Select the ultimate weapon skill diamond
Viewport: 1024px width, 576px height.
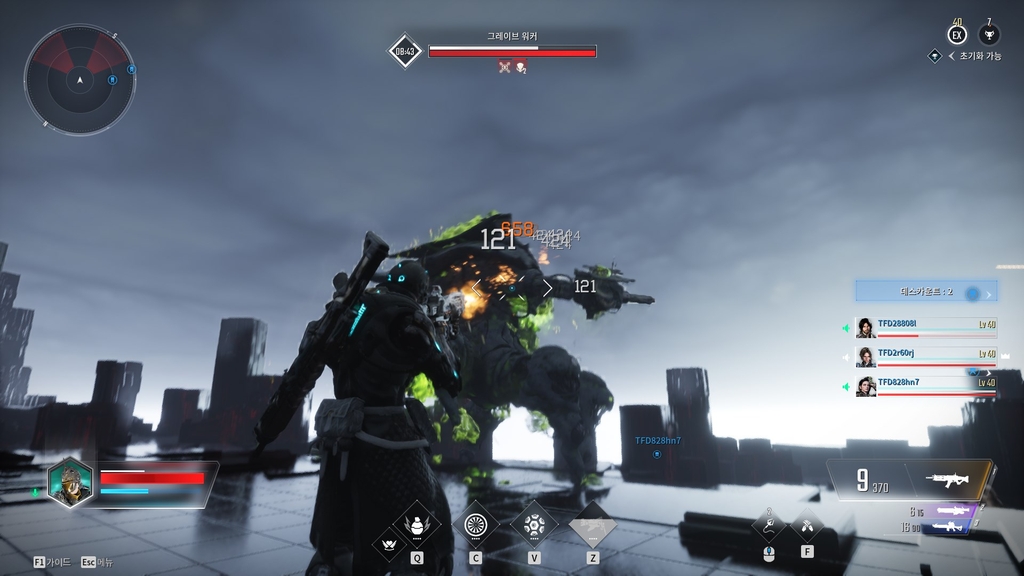coord(593,523)
